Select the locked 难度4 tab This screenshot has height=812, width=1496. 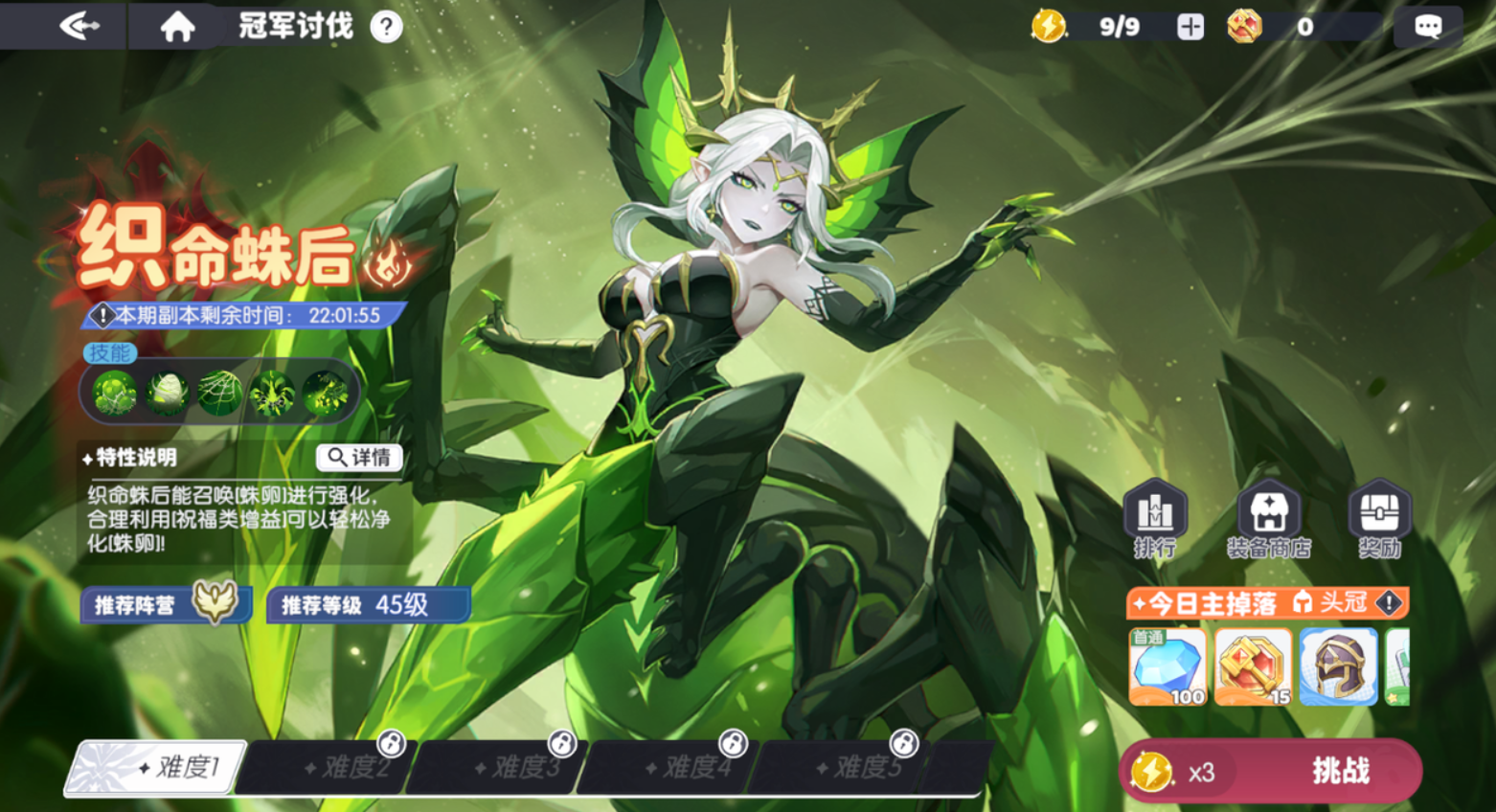point(672,767)
